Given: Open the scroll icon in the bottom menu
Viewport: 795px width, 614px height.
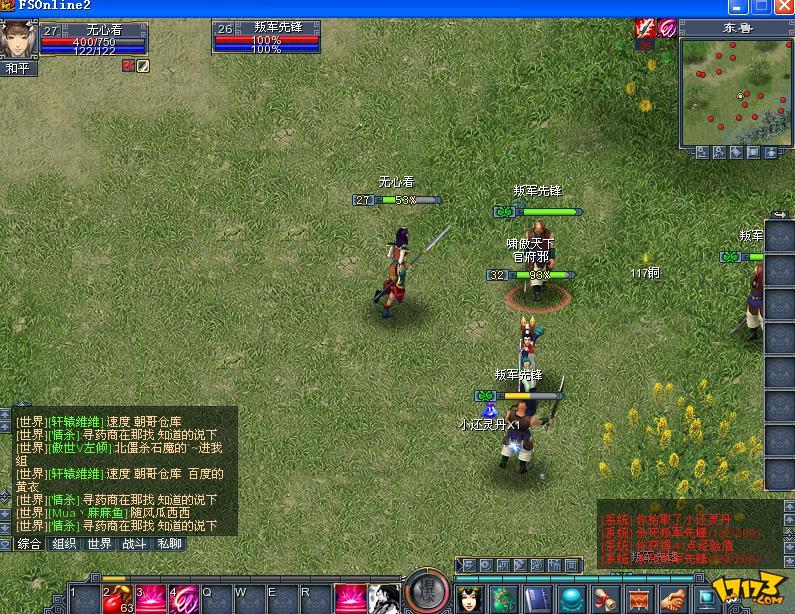Looking at the screenshot, I should (x=606, y=598).
